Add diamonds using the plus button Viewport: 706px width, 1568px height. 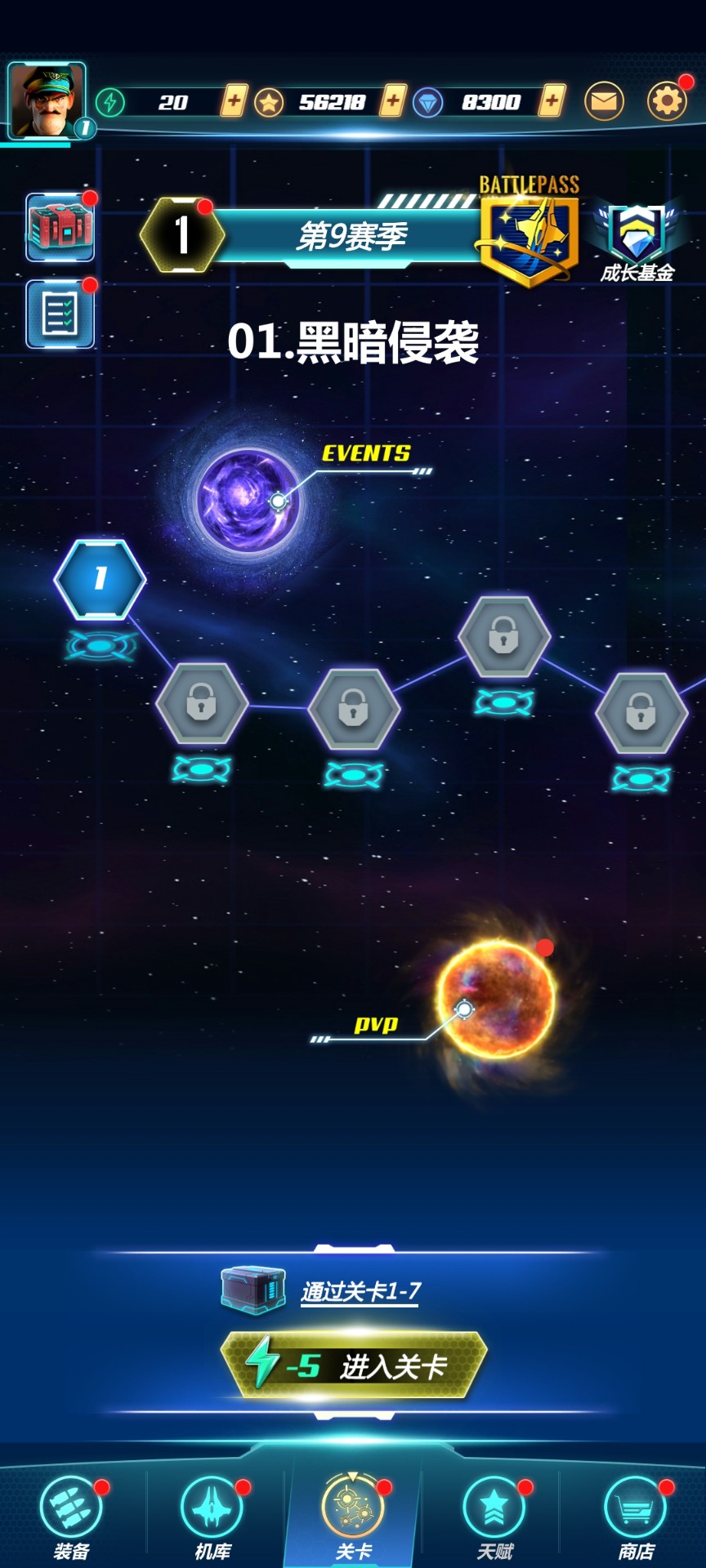552,101
